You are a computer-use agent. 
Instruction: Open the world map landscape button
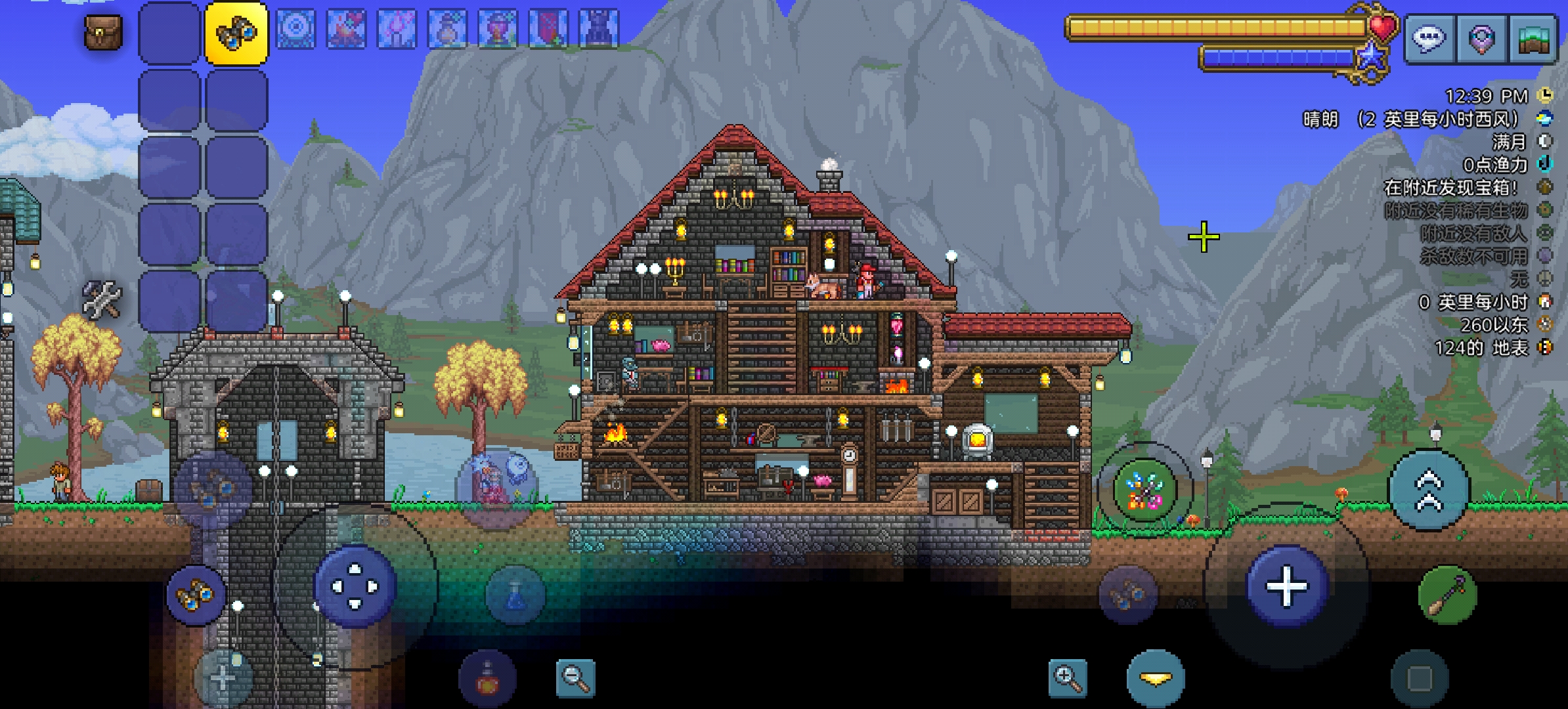(1533, 39)
